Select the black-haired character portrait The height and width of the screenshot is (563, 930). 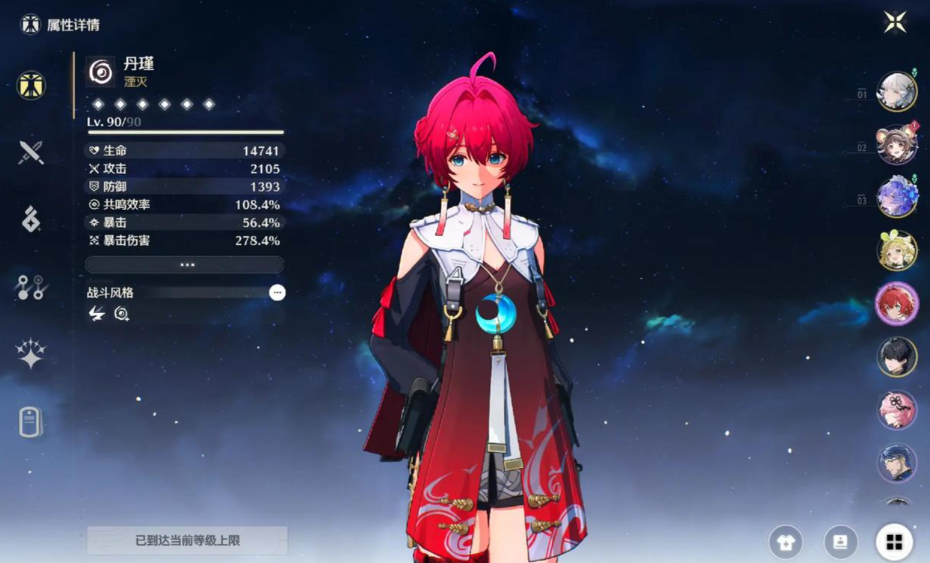point(896,357)
